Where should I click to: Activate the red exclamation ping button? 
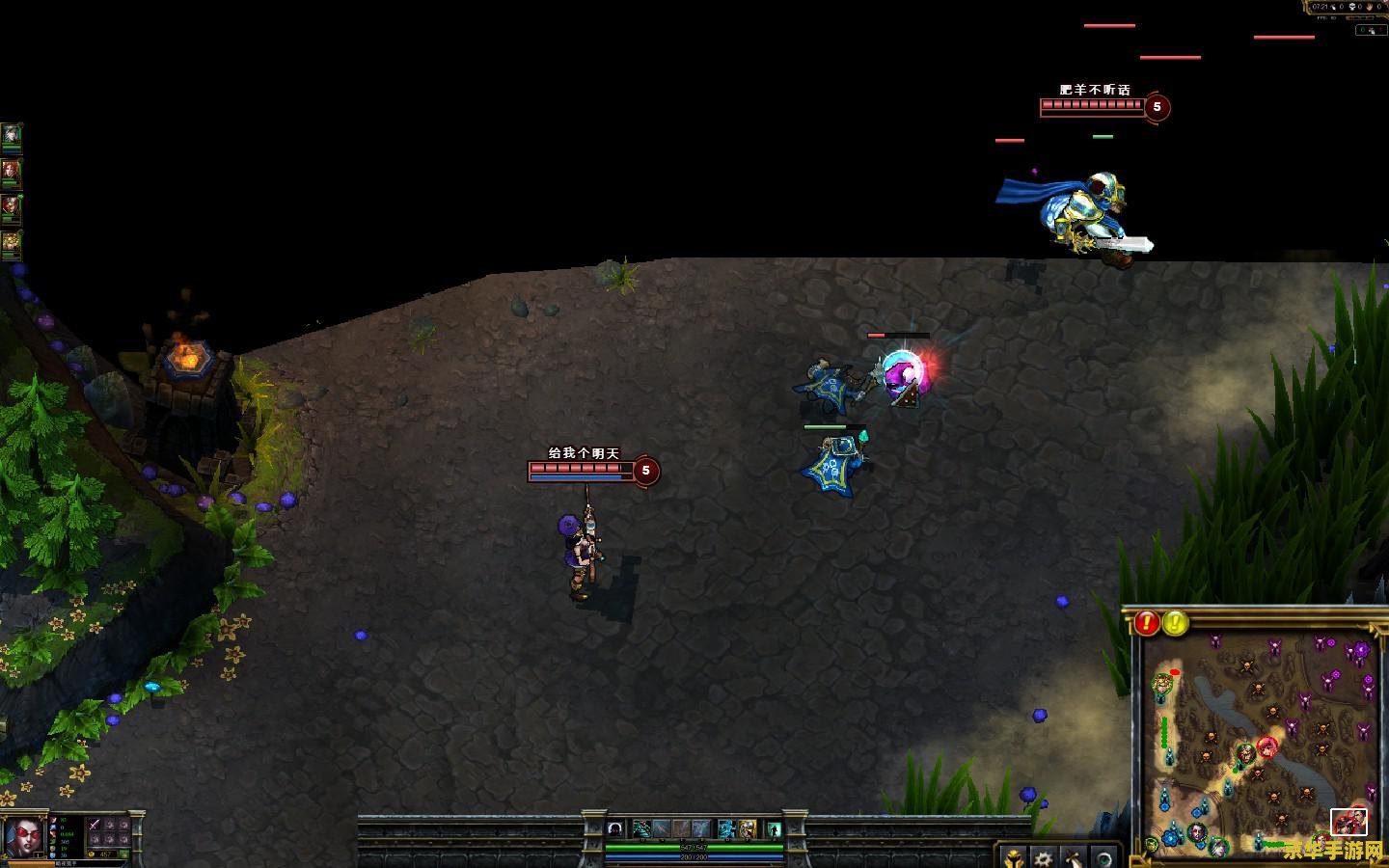click(x=1147, y=623)
